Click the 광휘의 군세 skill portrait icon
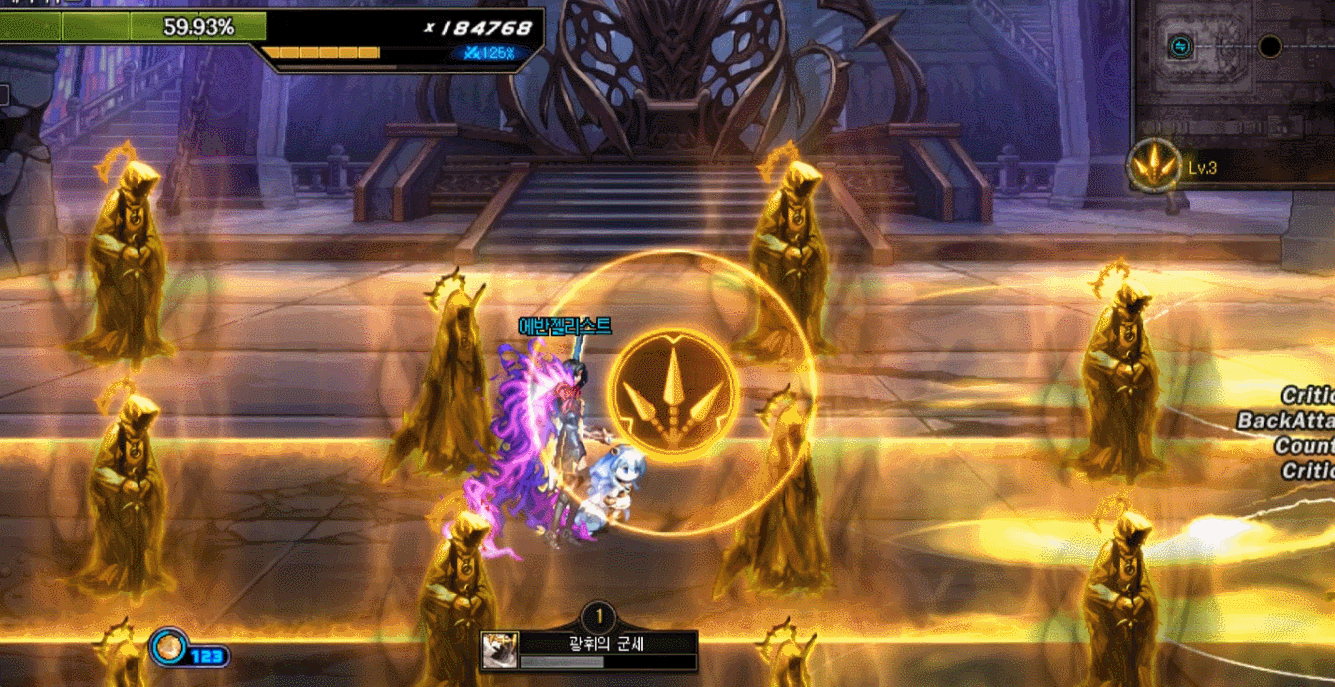The image size is (1335, 687). tap(498, 651)
